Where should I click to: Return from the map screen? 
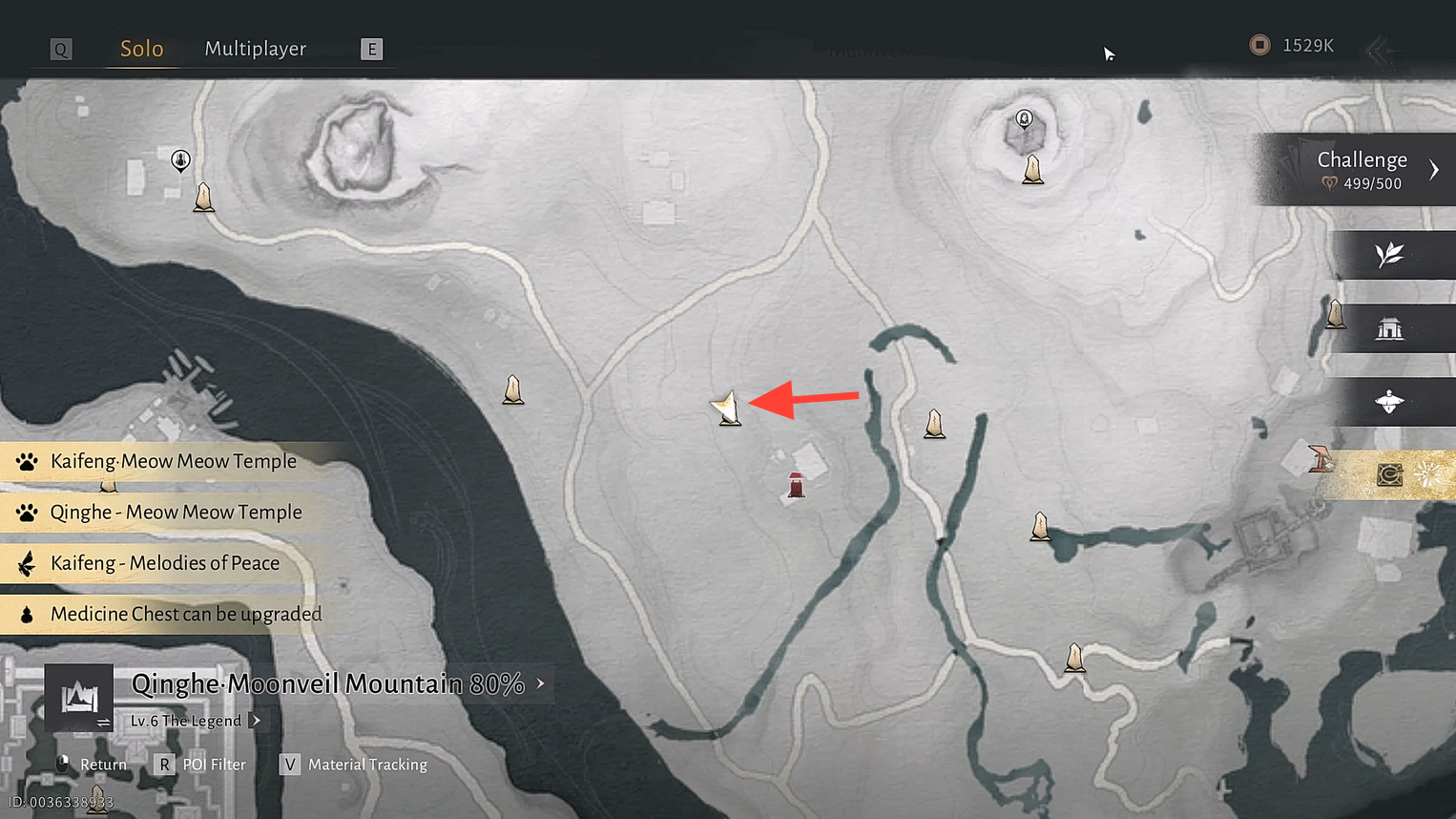[93, 765]
